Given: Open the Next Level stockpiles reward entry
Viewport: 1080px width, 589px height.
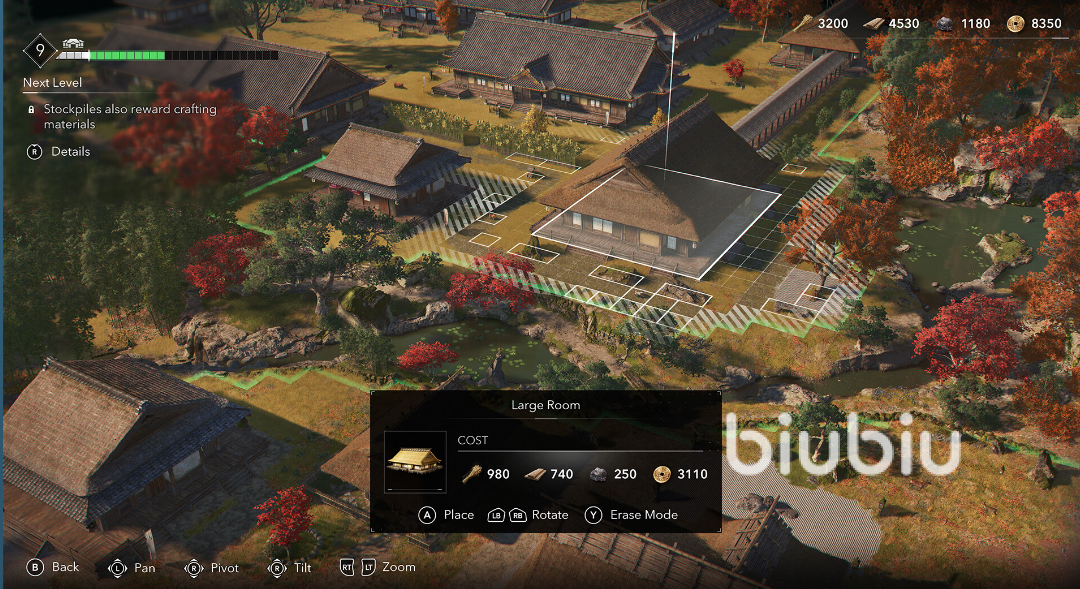Looking at the screenshot, I should (128, 116).
